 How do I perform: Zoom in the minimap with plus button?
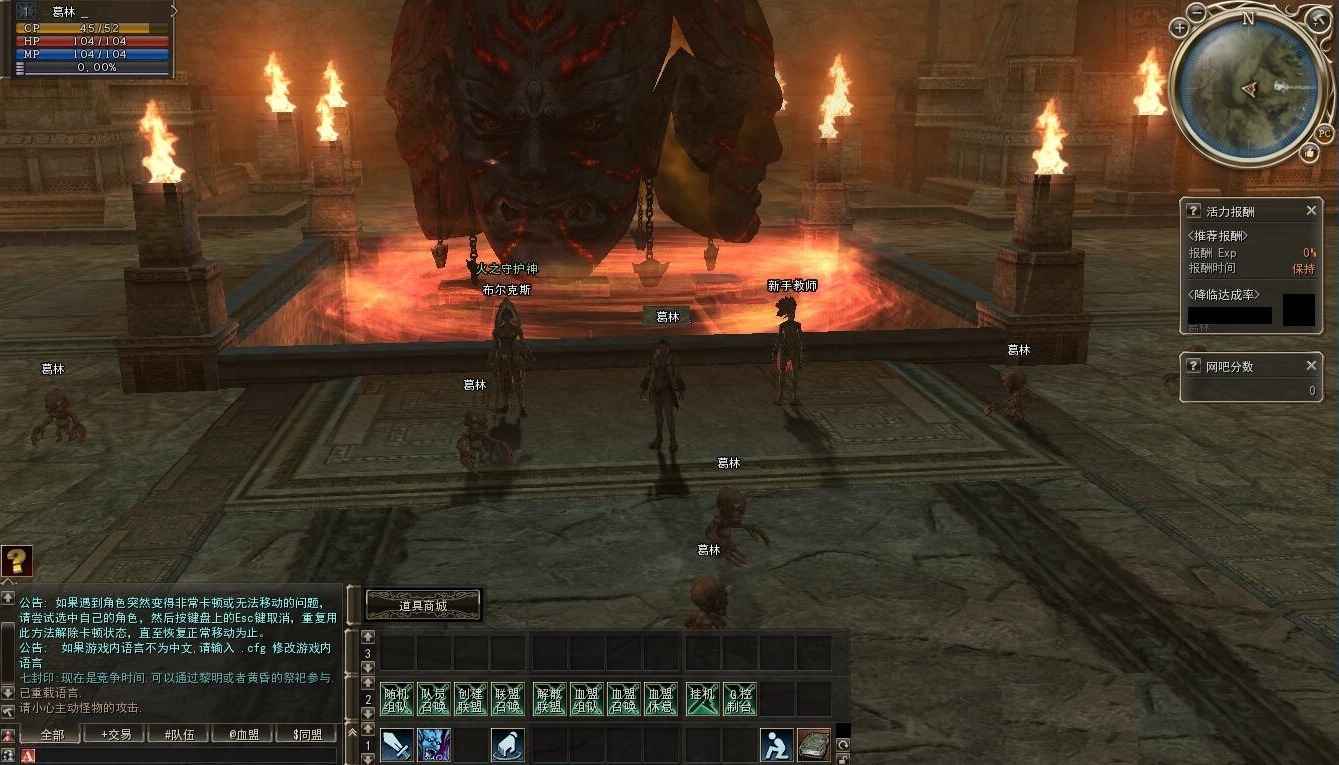click(1181, 27)
